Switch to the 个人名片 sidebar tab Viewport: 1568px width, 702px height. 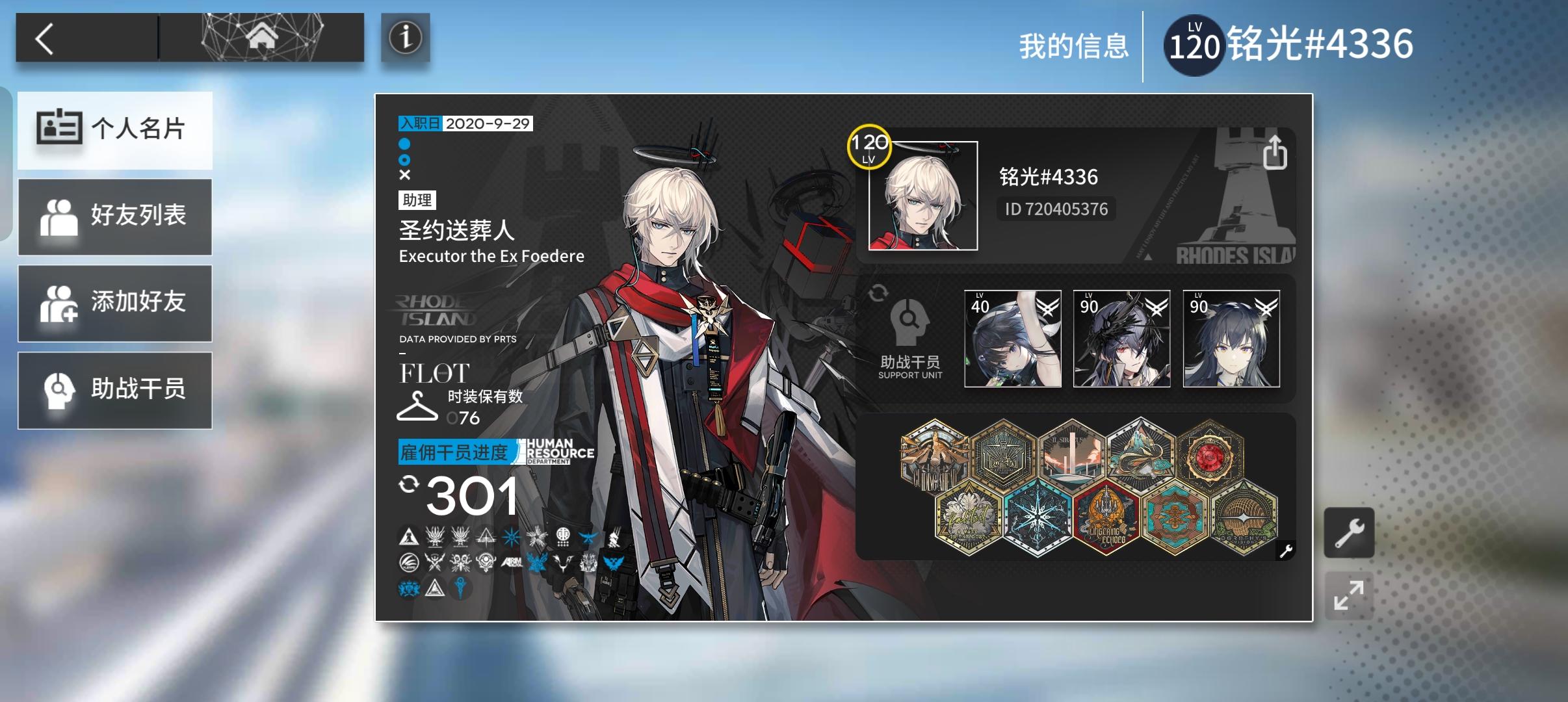coord(116,130)
